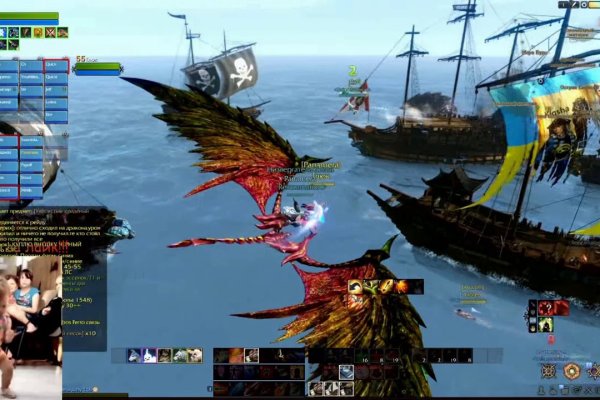Click the fireball icon above the hotbar
Image resolution: width=600 pixels, height=400 pixels.
click(x=401, y=287)
